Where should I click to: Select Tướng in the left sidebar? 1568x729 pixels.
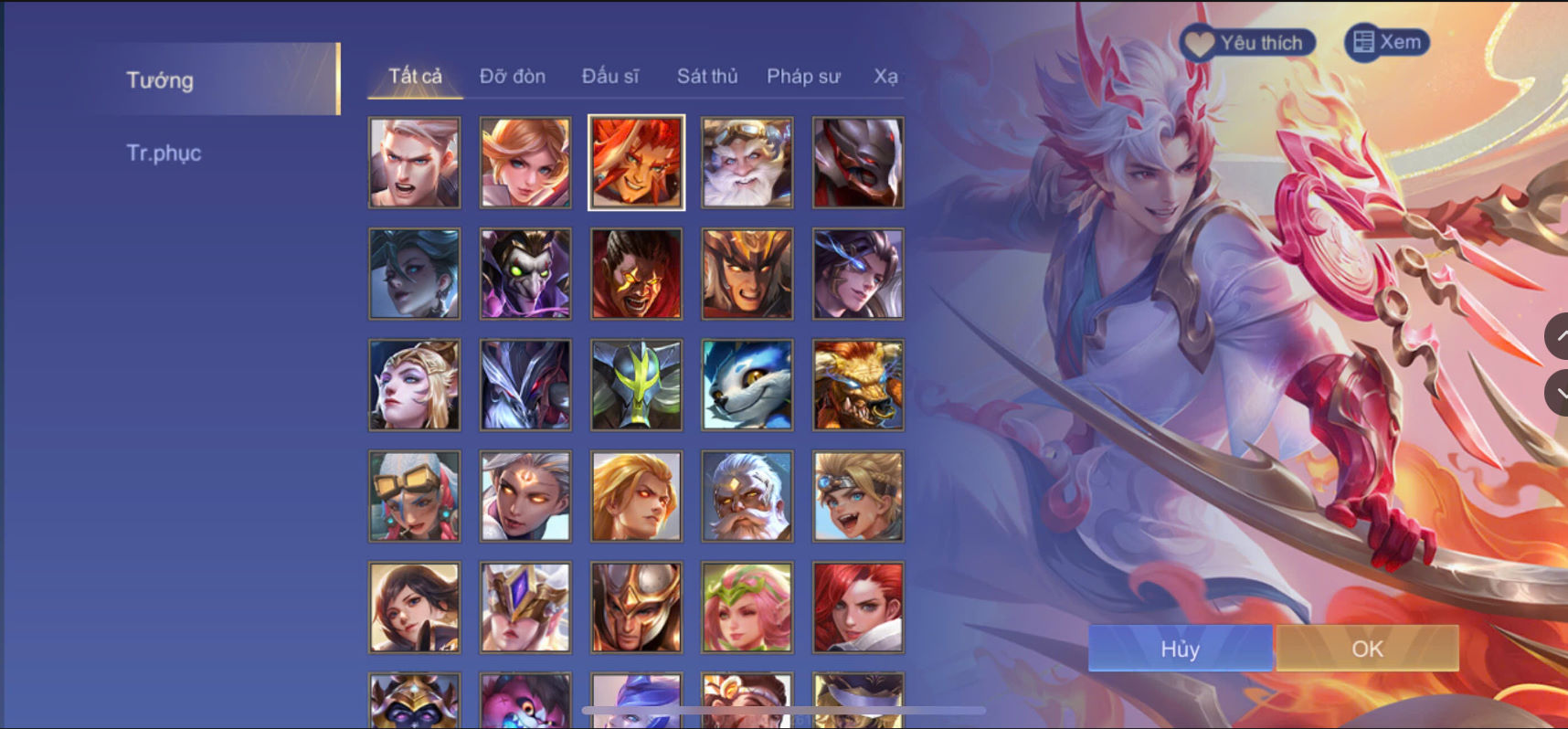pyautogui.click(x=159, y=80)
